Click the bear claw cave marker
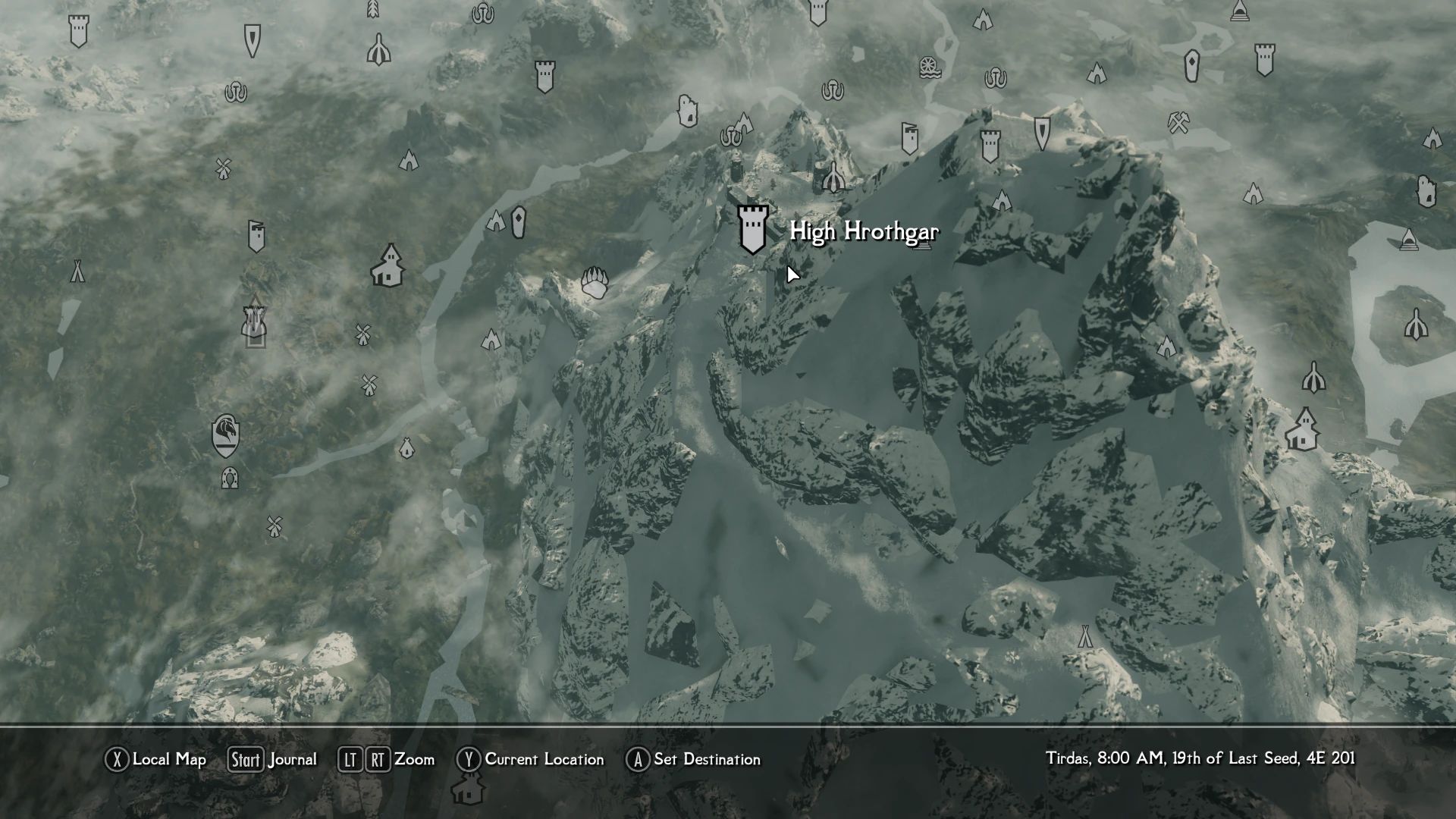This screenshot has width=1456, height=819. coord(594,282)
